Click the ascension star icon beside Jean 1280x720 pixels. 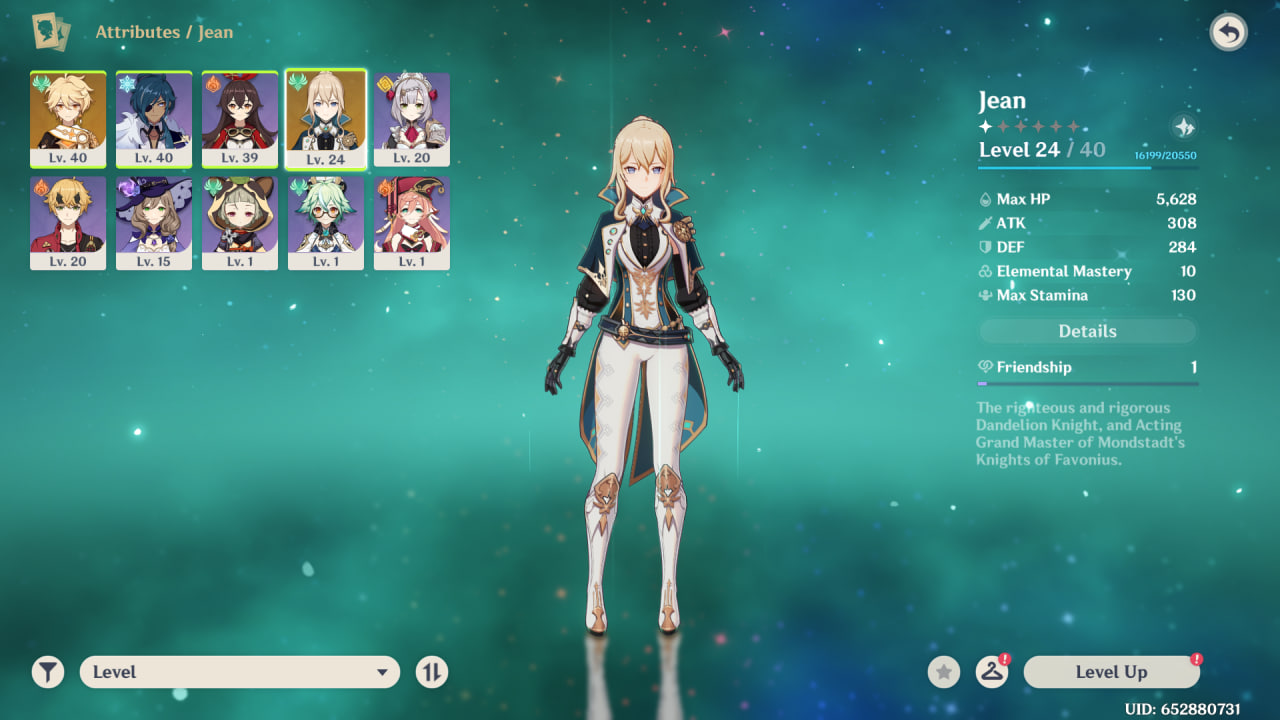[1184, 127]
